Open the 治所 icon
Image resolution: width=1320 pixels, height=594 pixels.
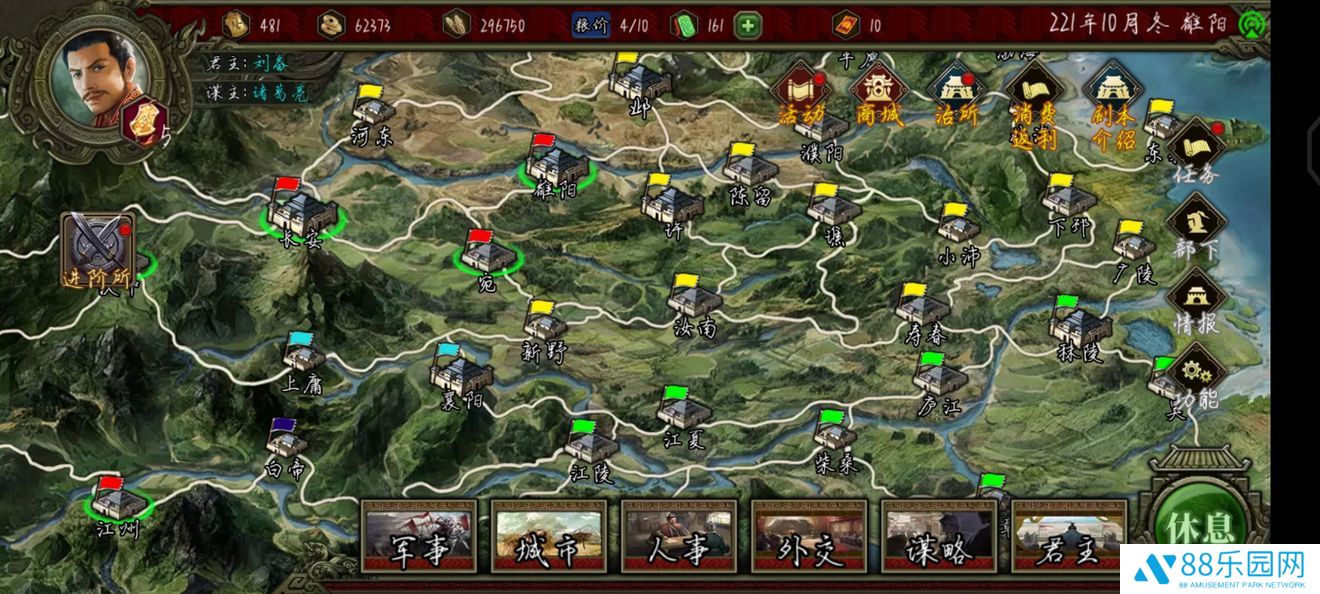tap(956, 95)
